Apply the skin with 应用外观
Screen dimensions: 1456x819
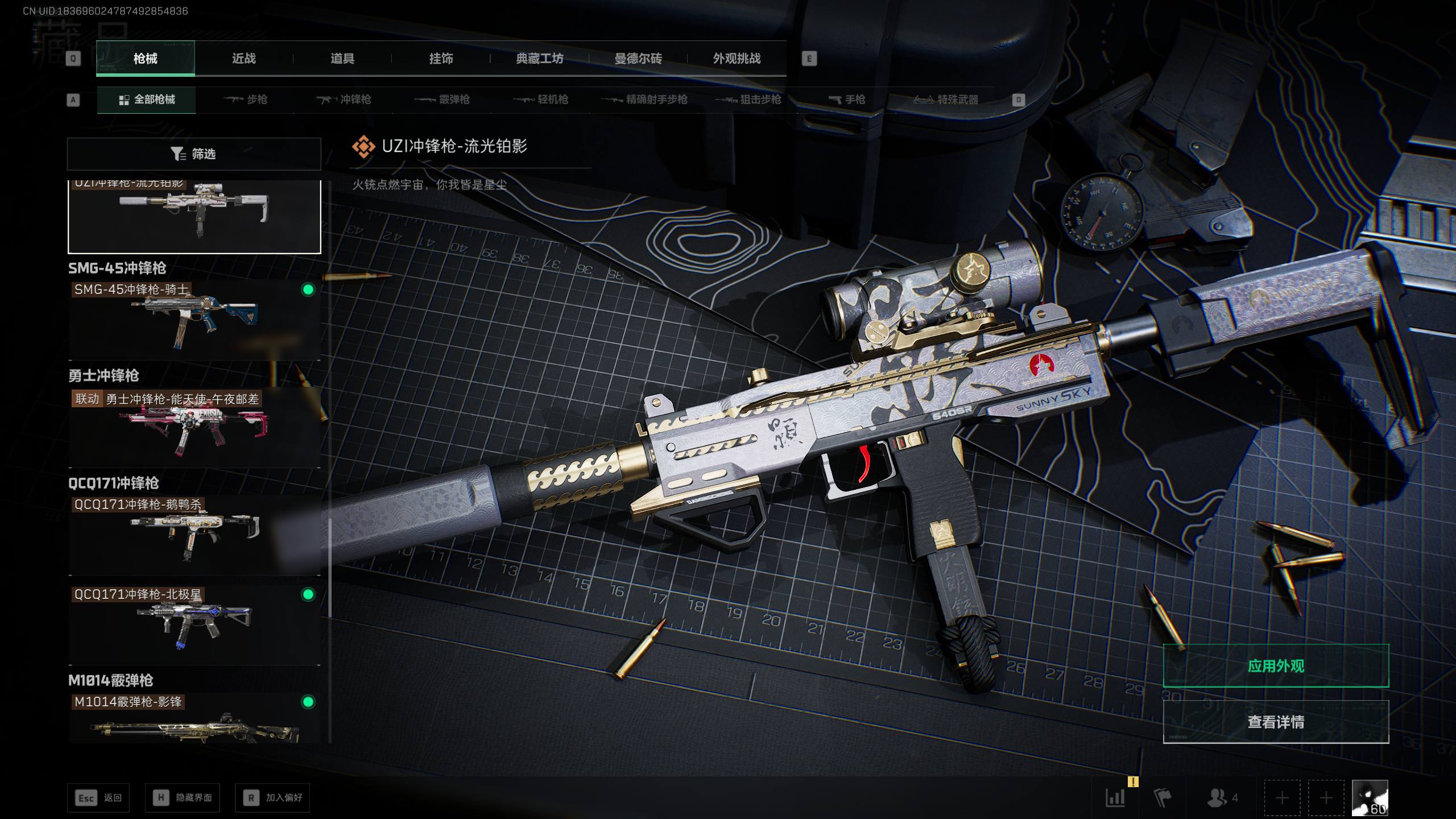pyautogui.click(x=1276, y=666)
